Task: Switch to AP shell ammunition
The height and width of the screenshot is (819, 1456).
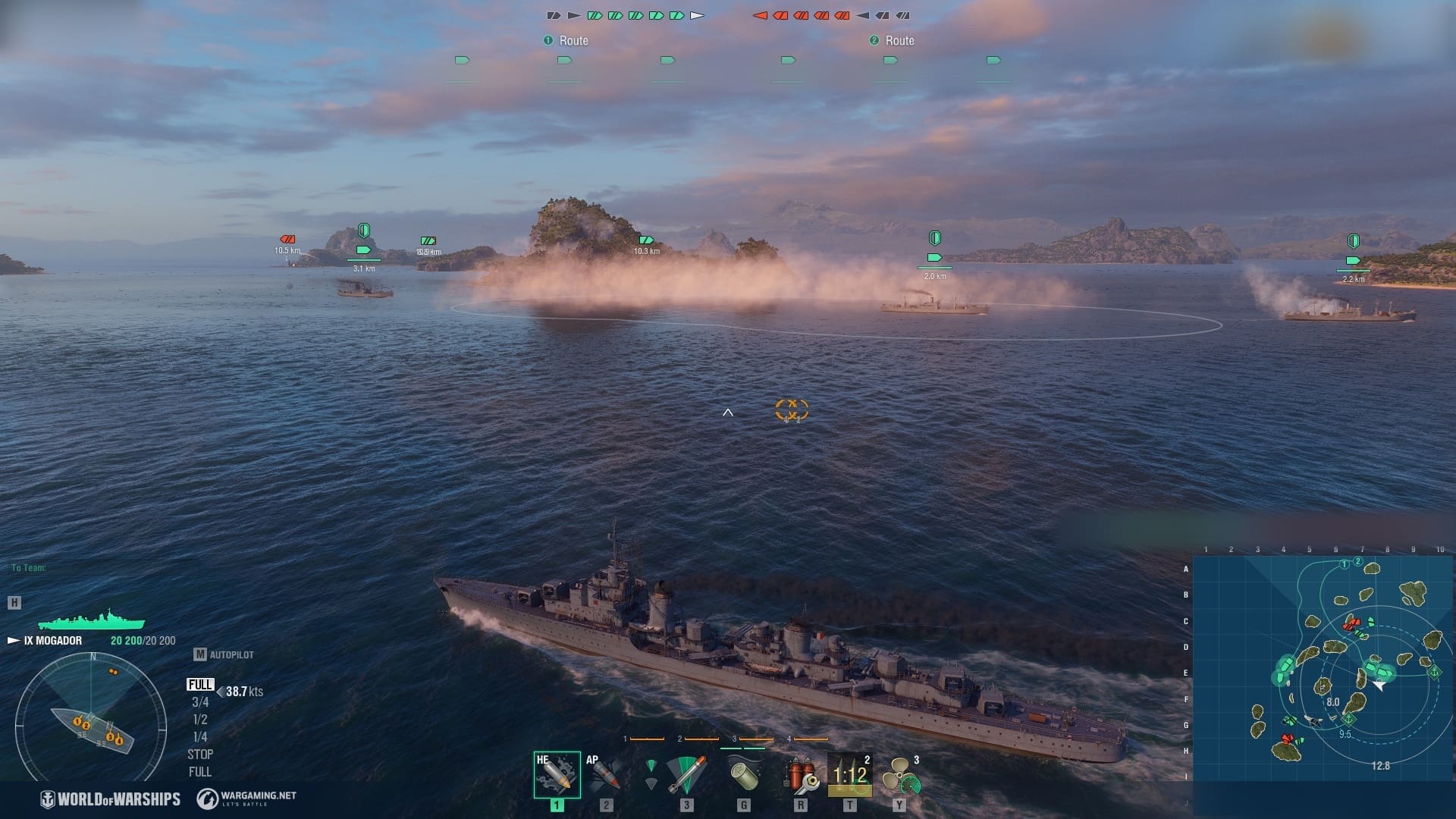Action: [x=606, y=774]
